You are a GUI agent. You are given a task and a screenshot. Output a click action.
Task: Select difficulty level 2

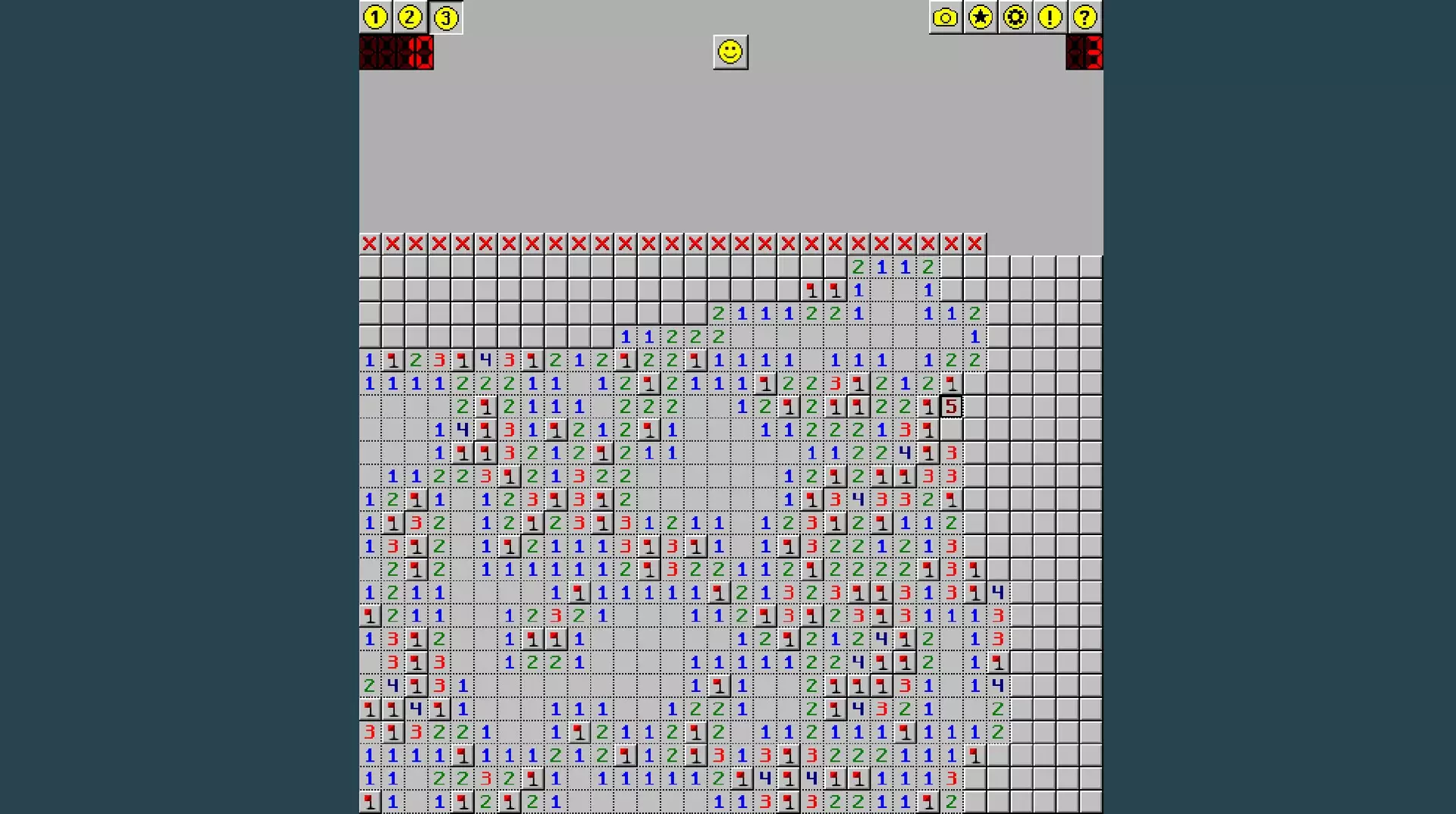pos(410,17)
